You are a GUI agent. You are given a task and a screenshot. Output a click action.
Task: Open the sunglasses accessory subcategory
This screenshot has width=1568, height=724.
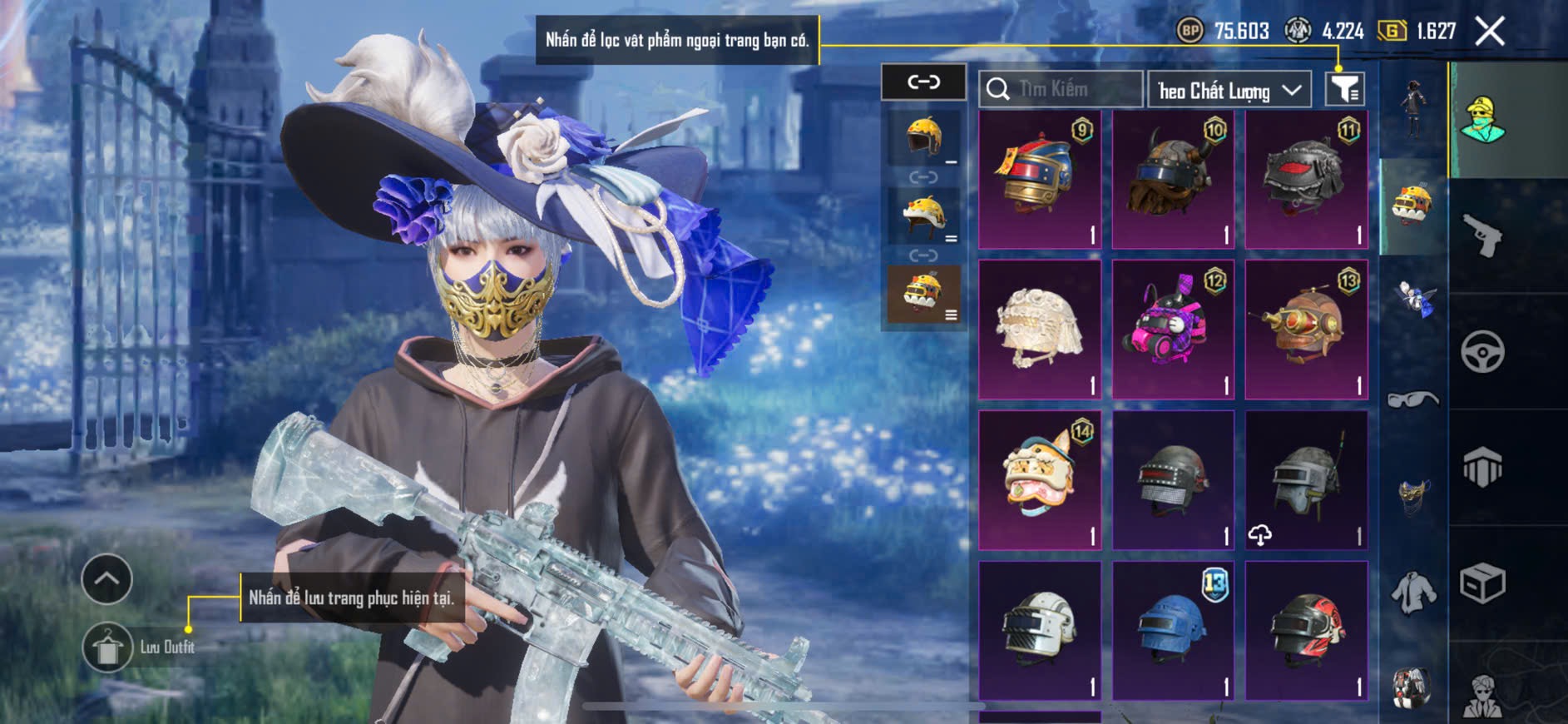[1413, 399]
